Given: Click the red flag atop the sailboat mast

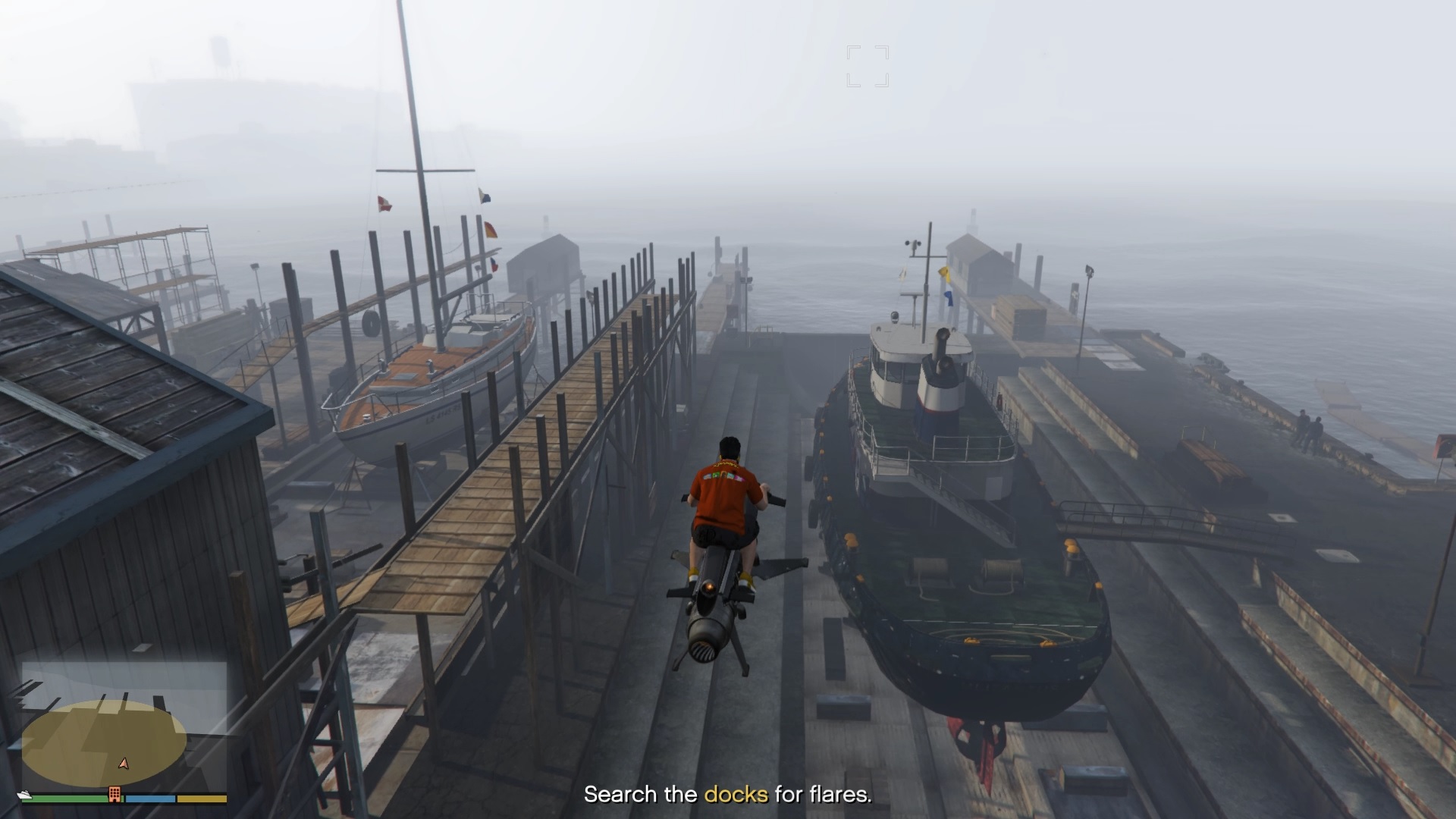Looking at the screenshot, I should 384,202.
